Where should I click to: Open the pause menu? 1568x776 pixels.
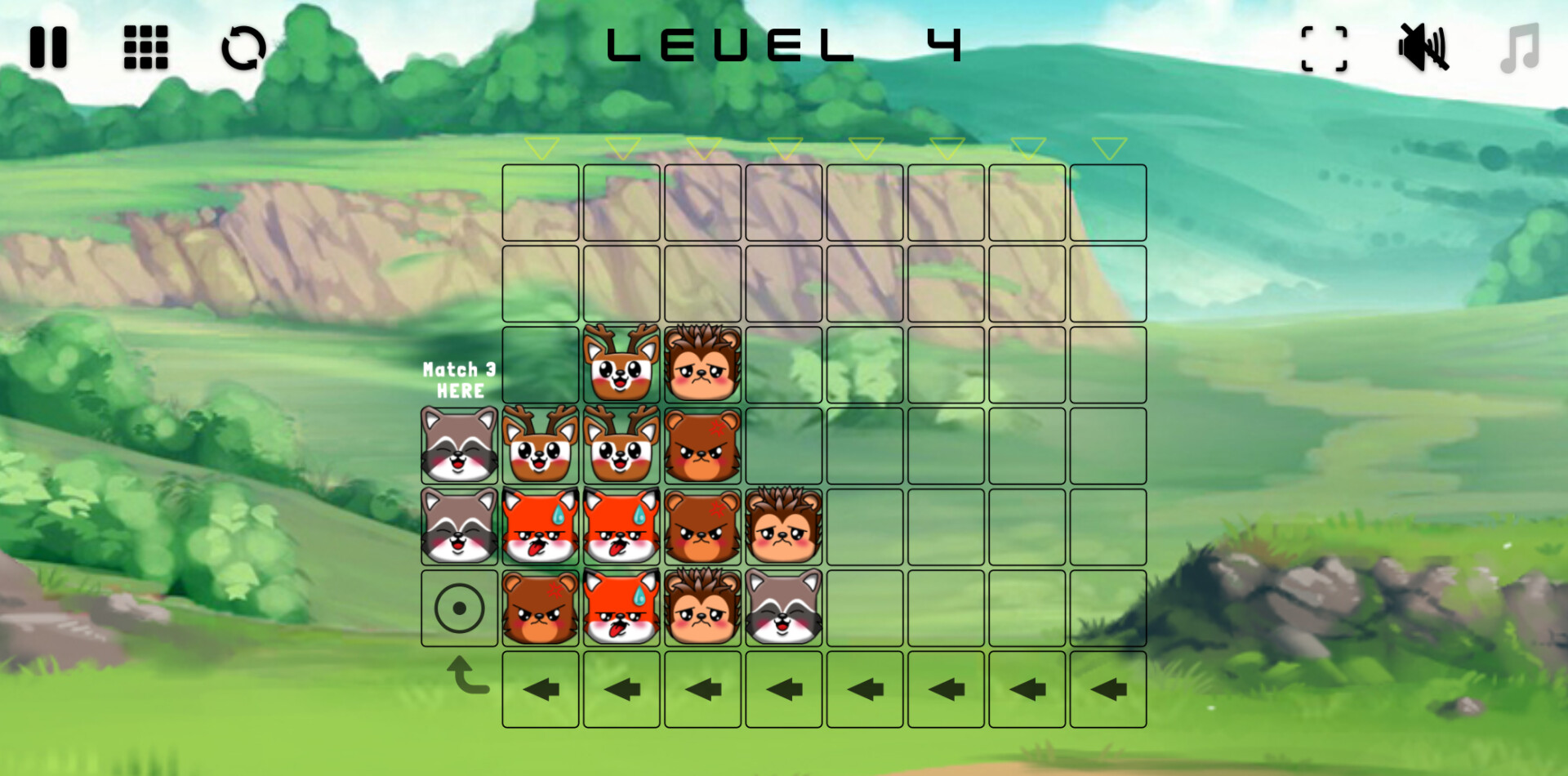coord(49,47)
